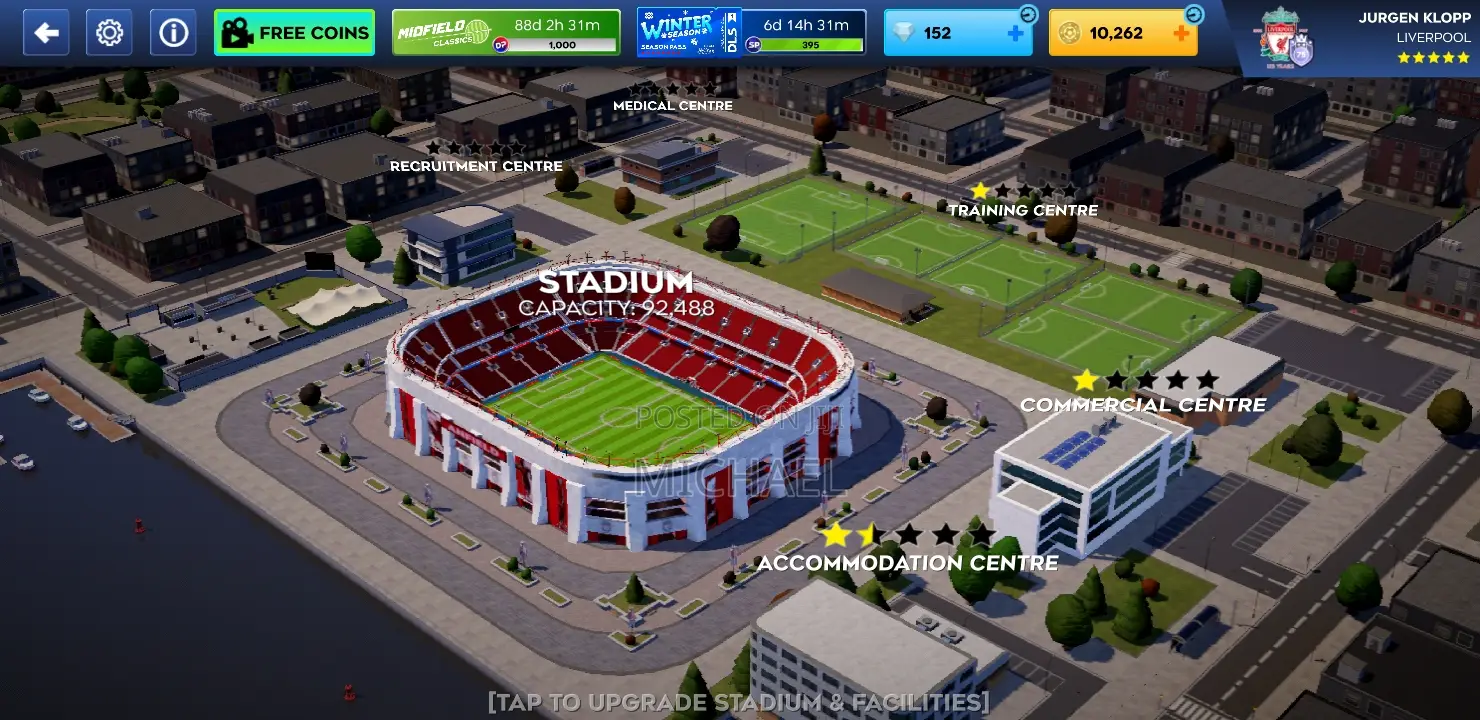Show the info panel
The image size is (1480, 720).
point(173,33)
